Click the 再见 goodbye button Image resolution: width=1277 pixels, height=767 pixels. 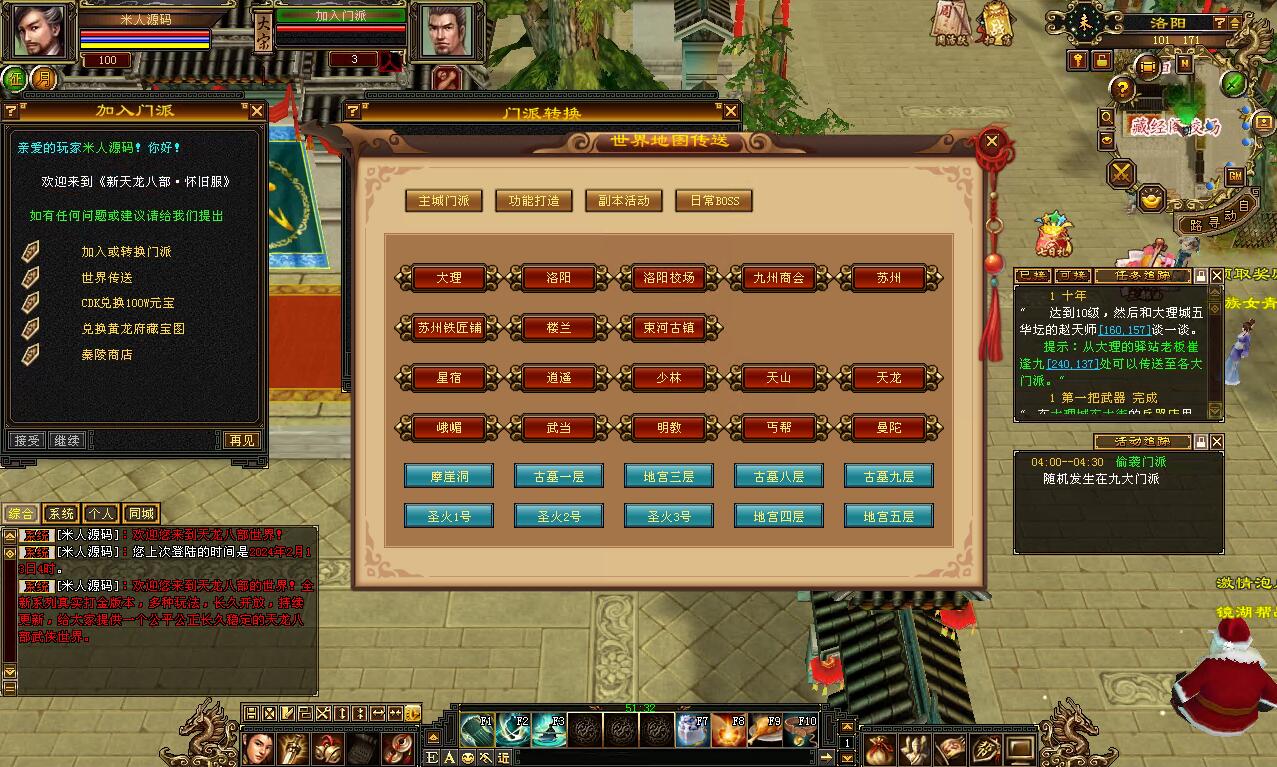[x=241, y=440]
